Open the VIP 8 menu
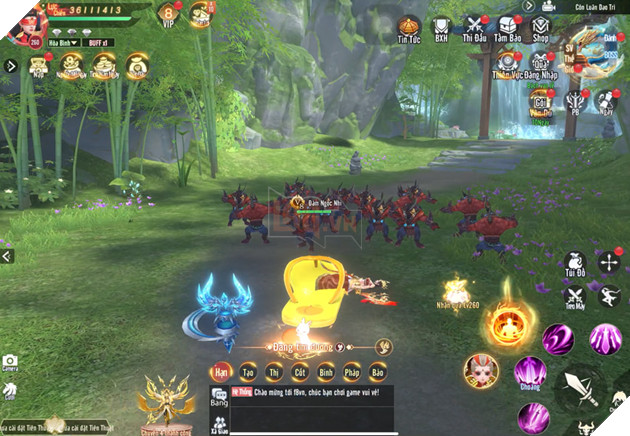This screenshot has width=630, height=436. [170, 14]
